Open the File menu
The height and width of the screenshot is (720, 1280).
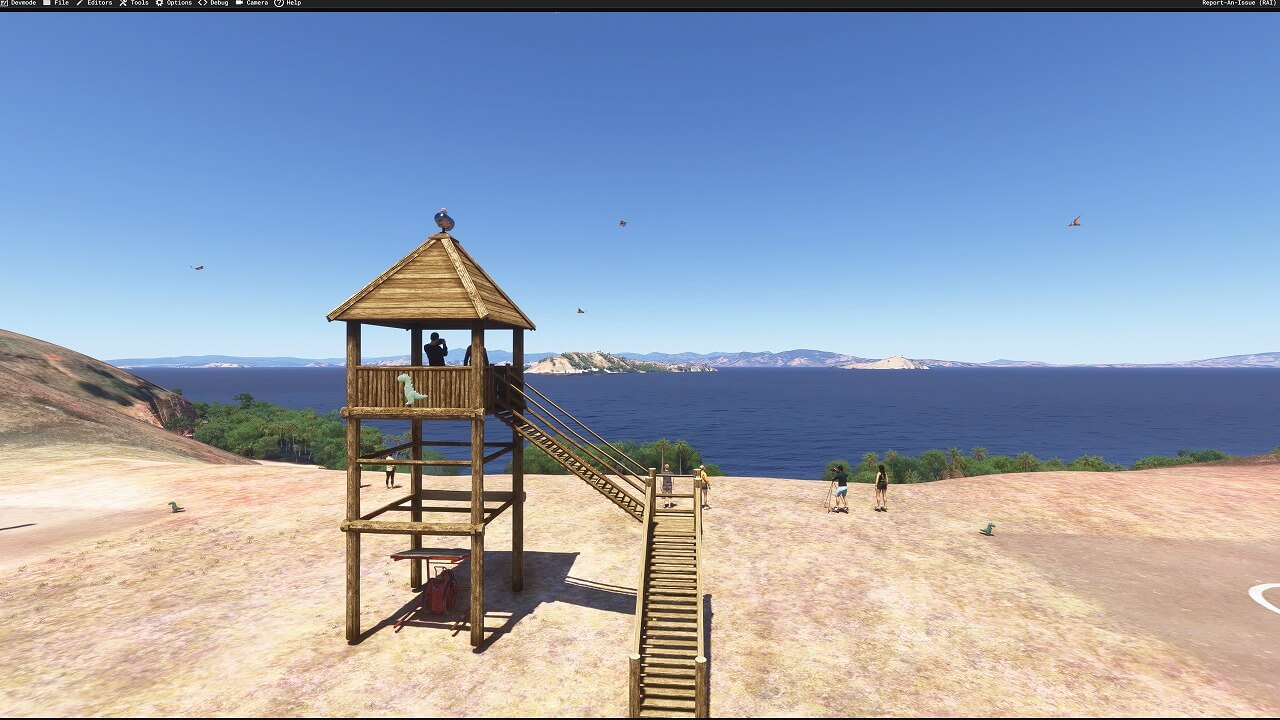pos(56,3)
